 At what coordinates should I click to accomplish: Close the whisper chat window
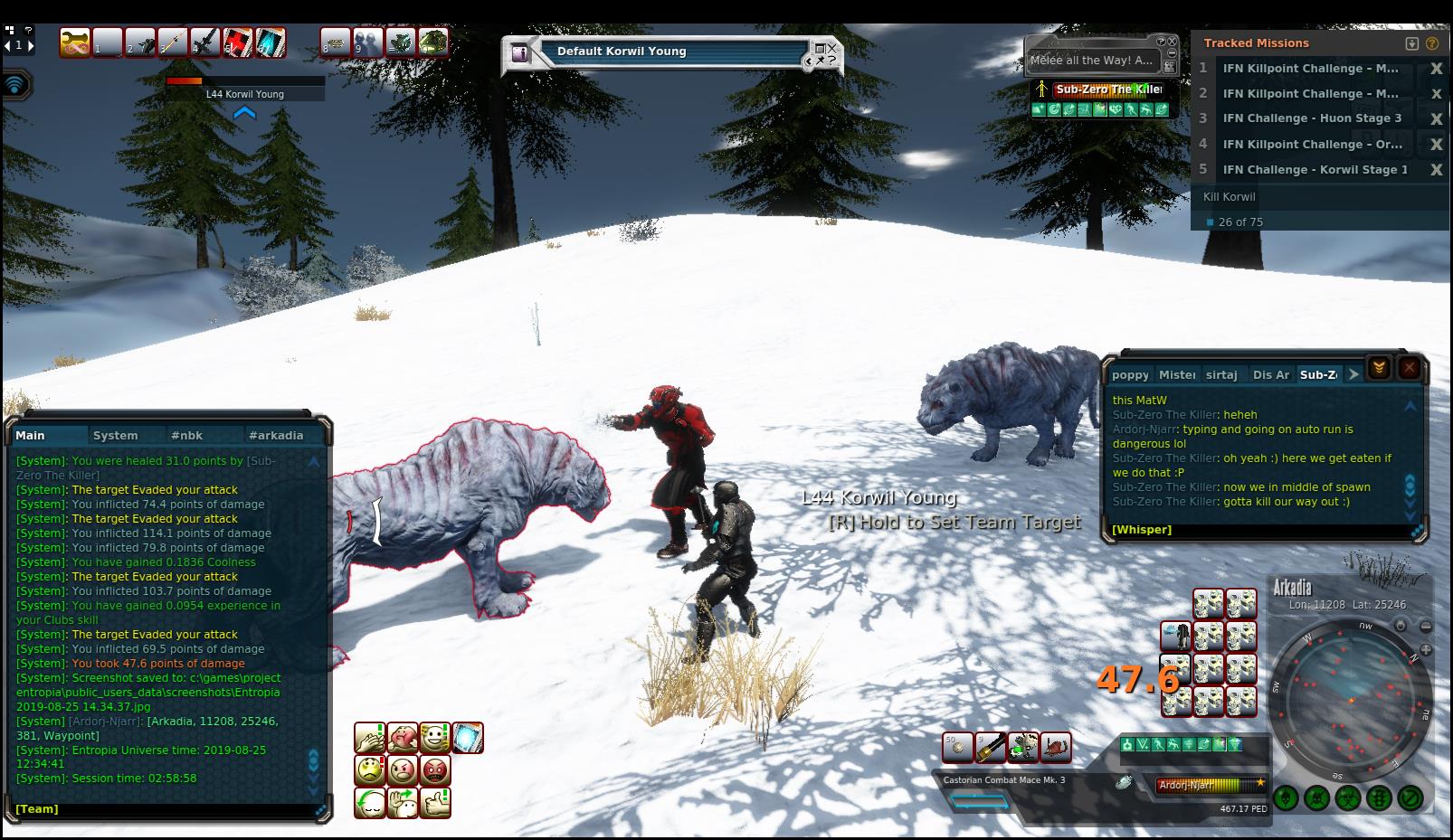(1409, 367)
